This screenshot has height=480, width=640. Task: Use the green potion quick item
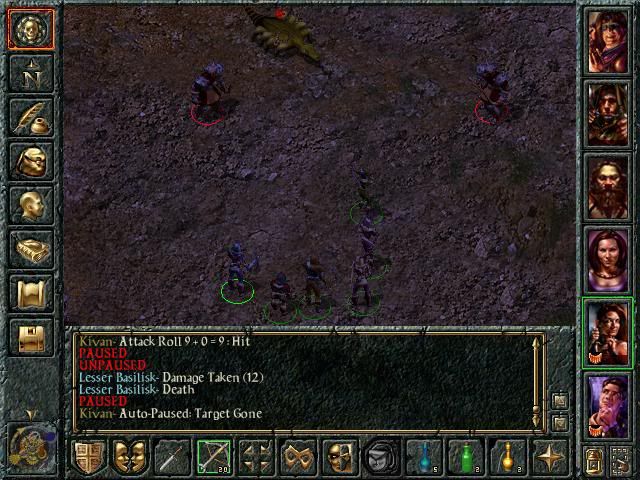point(465,458)
